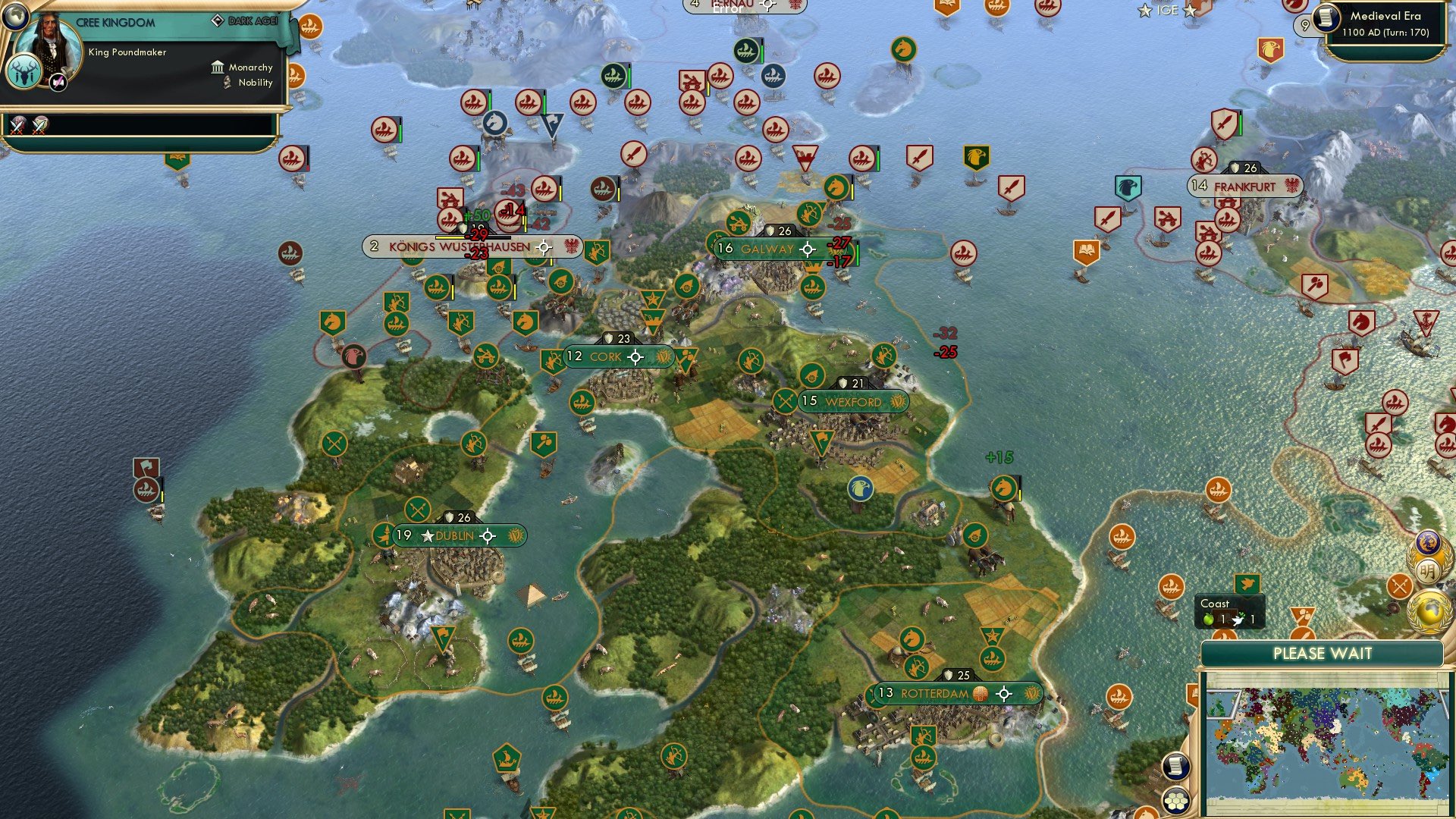Toggle Galway's citizen management crosshair

808,248
